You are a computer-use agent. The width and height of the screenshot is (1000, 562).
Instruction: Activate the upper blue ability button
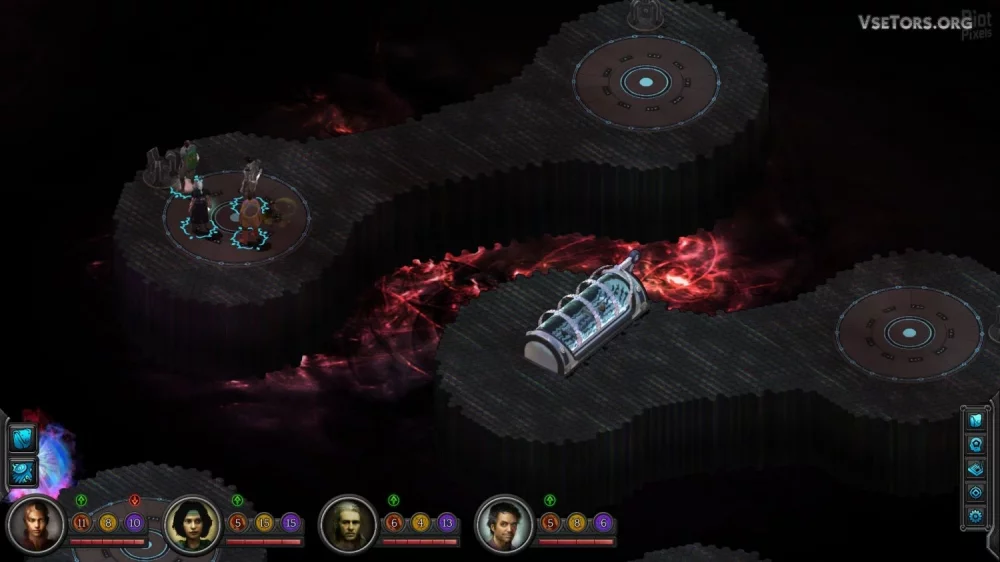[22, 438]
